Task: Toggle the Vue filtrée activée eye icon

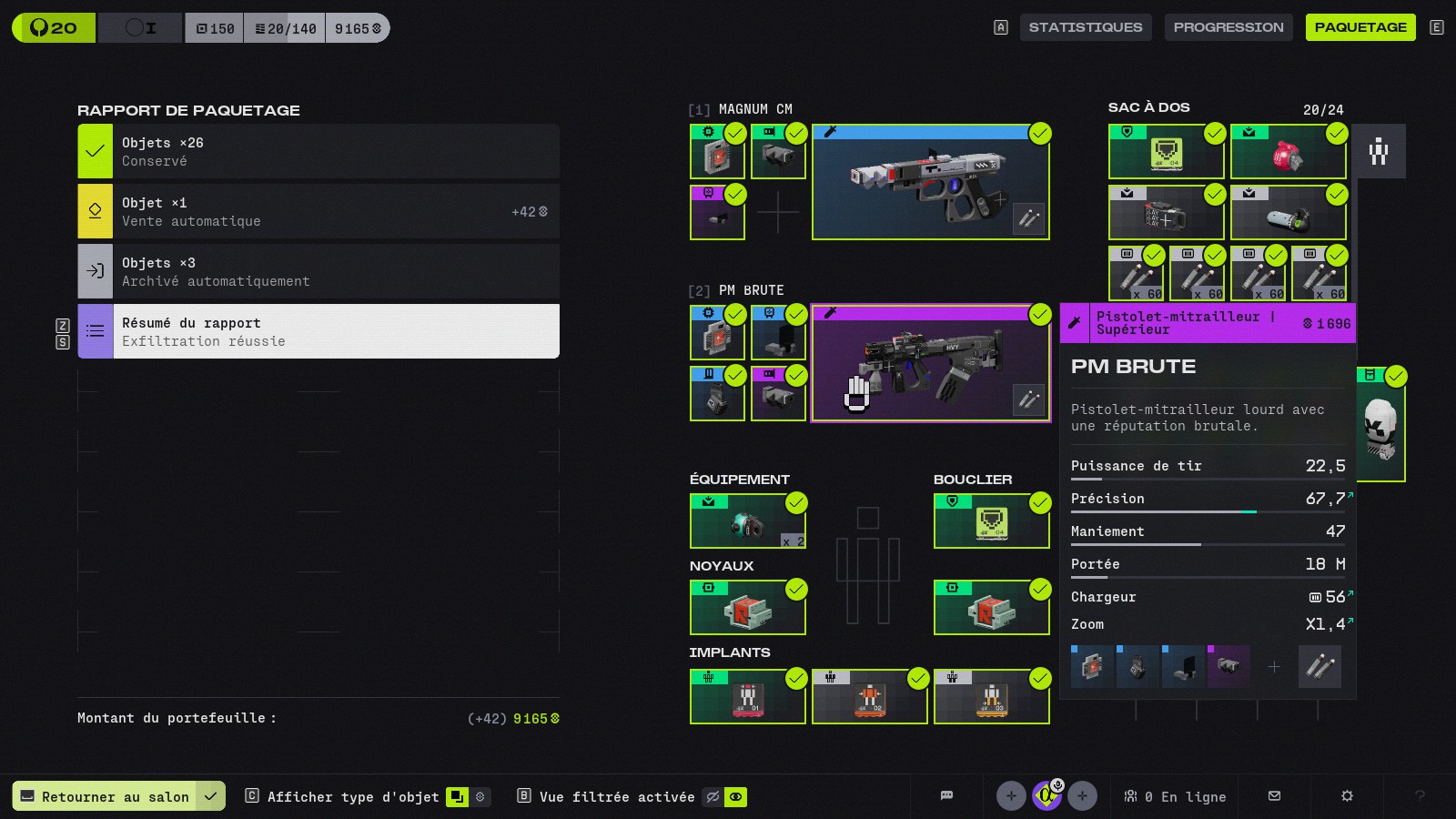Action: tap(735, 797)
